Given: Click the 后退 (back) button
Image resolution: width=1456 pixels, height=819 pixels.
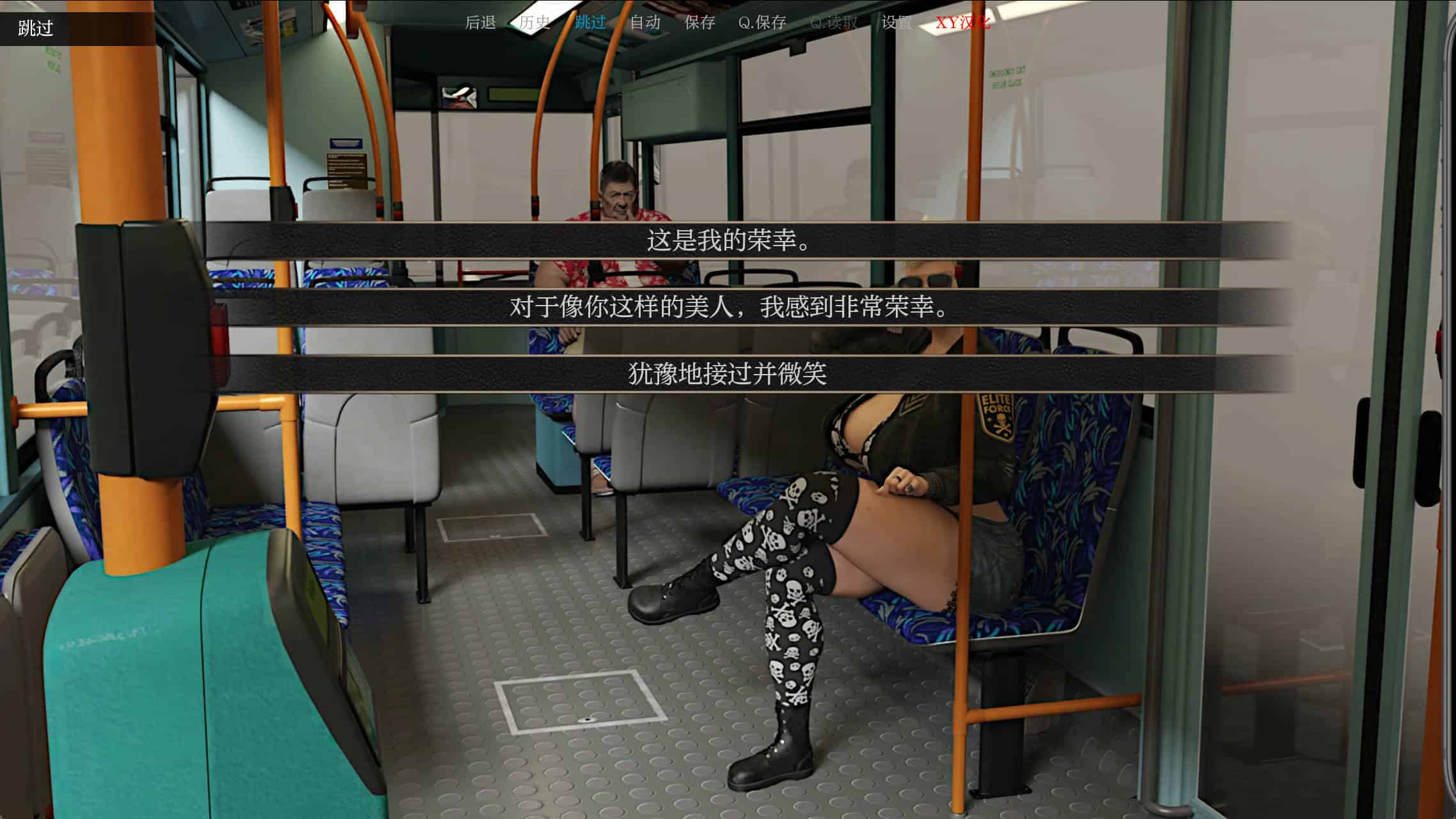Looking at the screenshot, I should coord(480,23).
